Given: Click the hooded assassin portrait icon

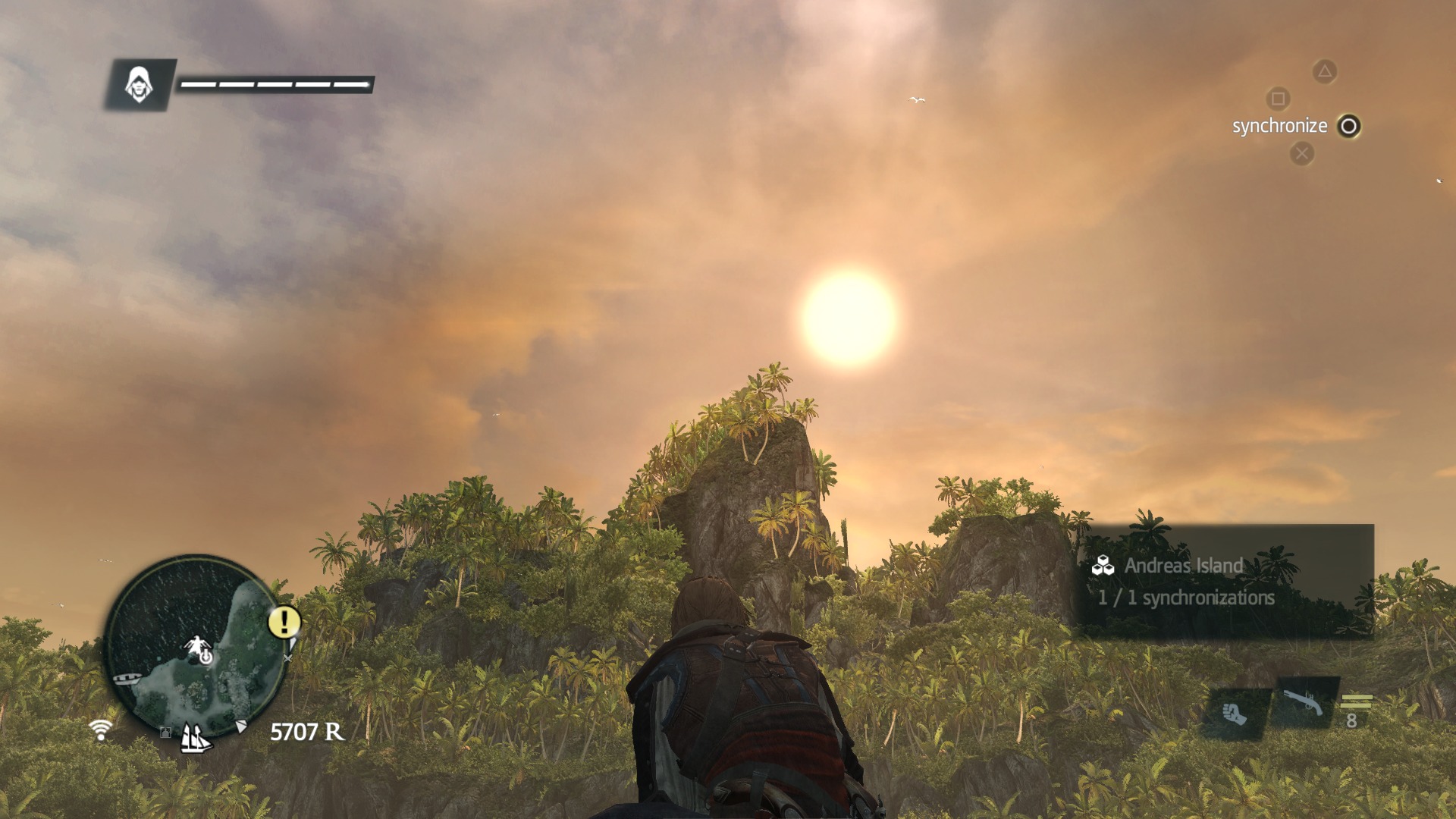Looking at the screenshot, I should click(139, 85).
